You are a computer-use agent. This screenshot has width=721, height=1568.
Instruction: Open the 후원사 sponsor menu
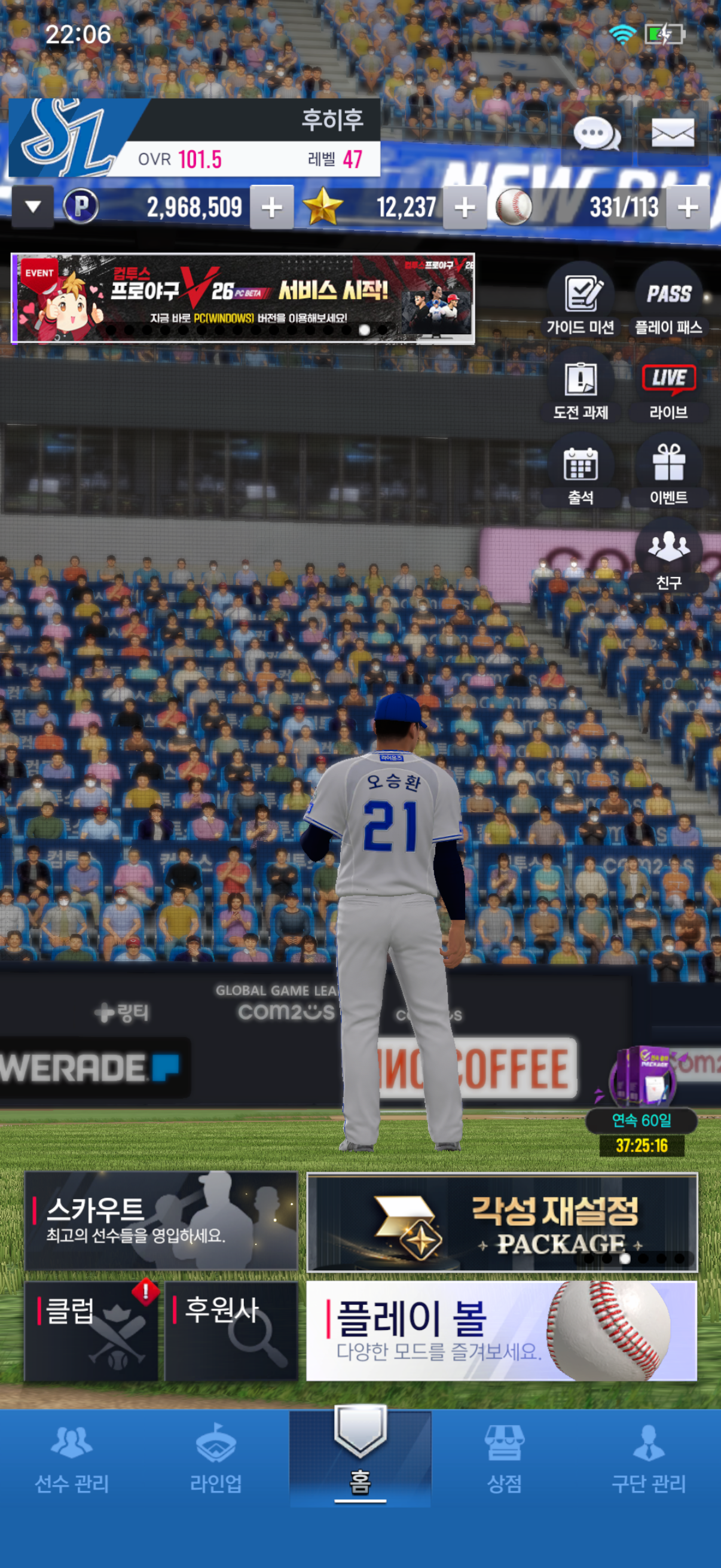[x=231, y=1331]
